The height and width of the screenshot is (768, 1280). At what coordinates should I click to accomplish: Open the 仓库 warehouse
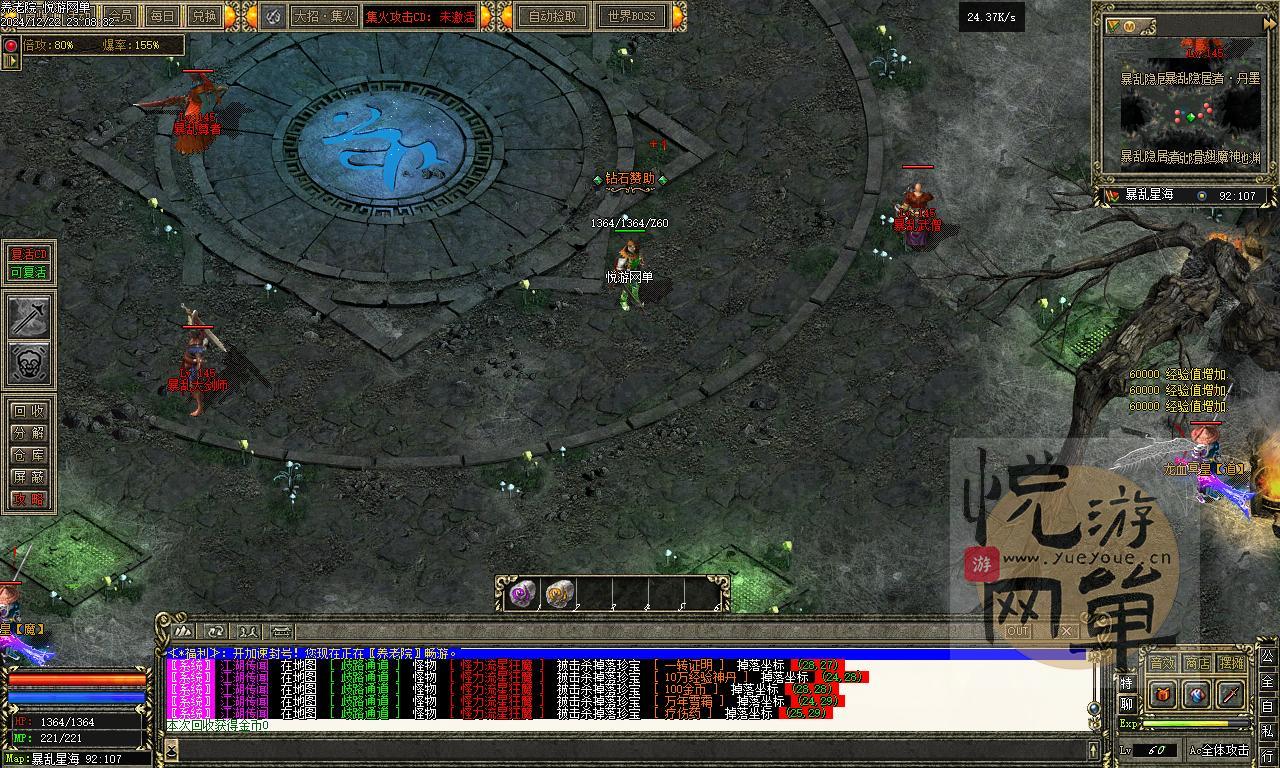[29, 455]
